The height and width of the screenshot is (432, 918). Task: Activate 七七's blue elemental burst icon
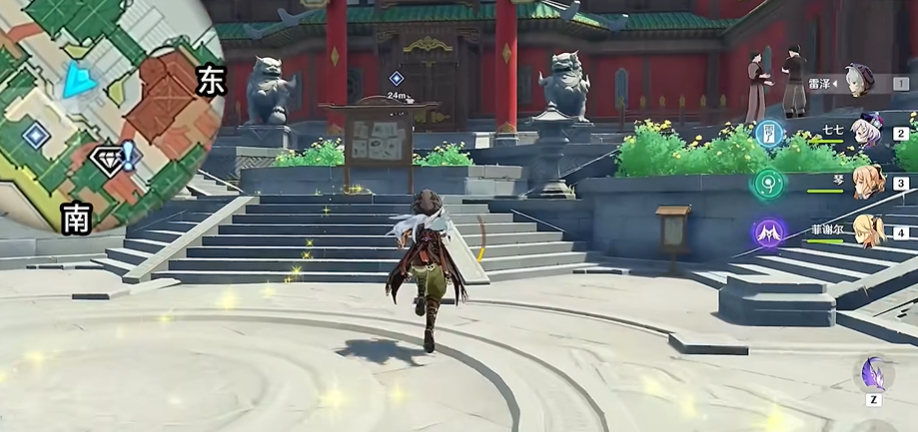[769, 133]
